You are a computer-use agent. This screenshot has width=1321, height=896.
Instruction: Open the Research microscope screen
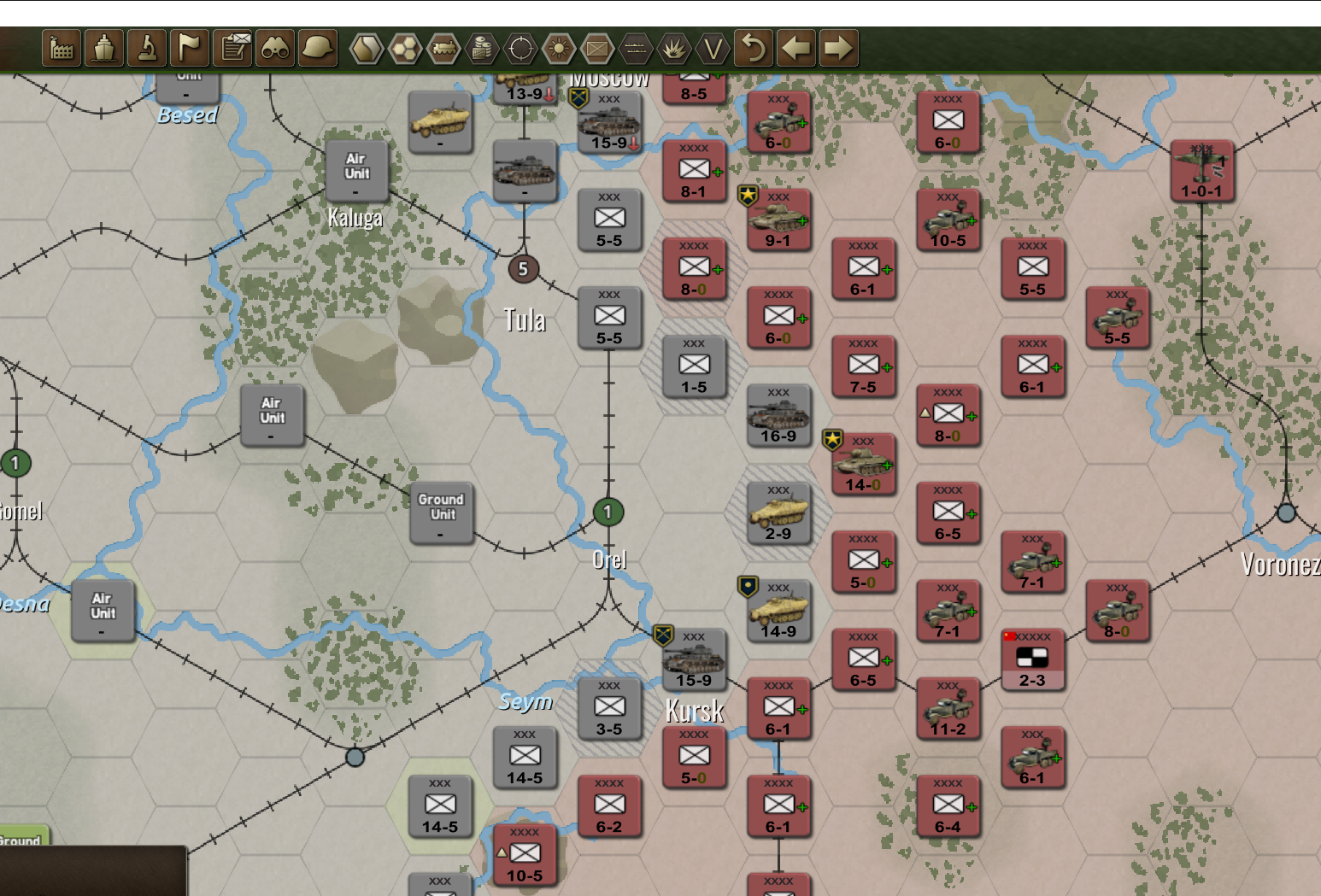[145, 49]
